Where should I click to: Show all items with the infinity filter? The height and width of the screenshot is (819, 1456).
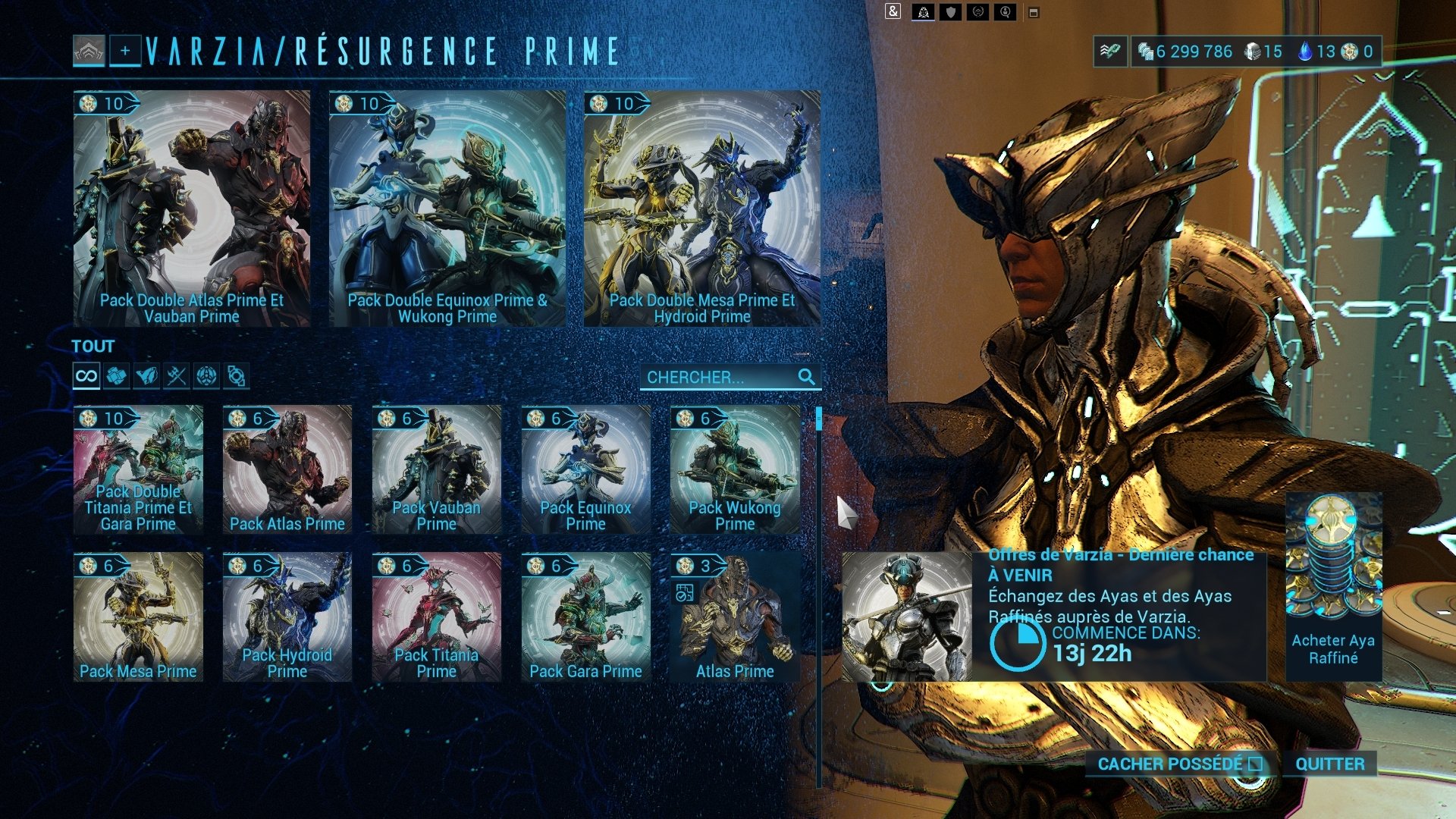[x=86, y=376]
